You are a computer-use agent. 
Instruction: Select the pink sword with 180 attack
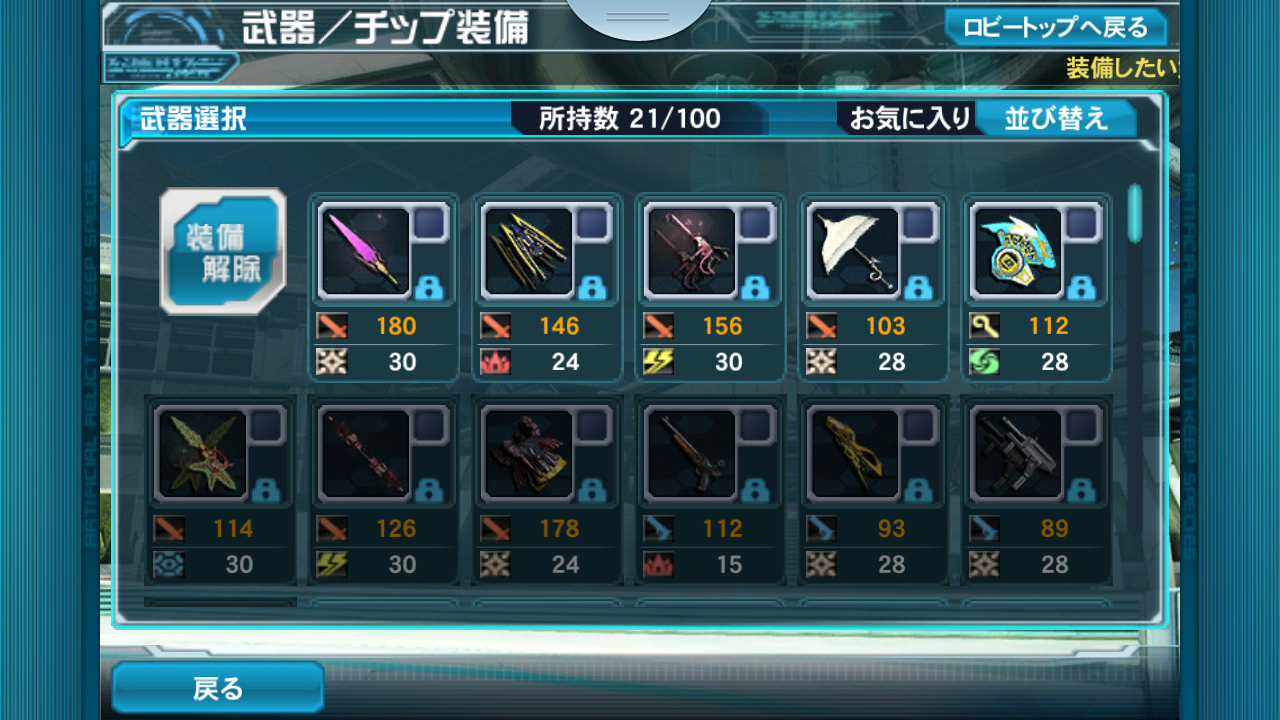366,253
